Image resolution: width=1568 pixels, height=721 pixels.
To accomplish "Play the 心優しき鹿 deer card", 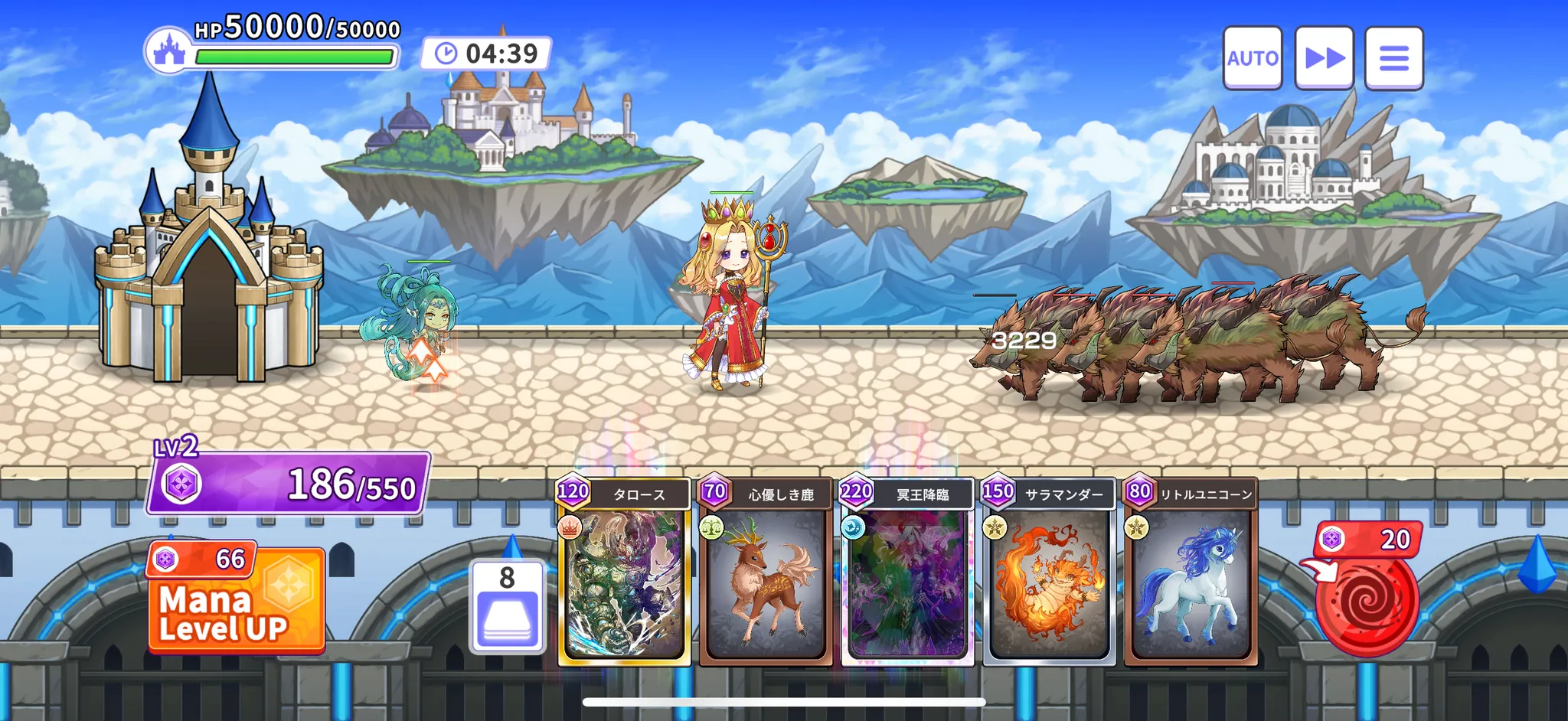I will pyautogui.click(x=766, y=573).
